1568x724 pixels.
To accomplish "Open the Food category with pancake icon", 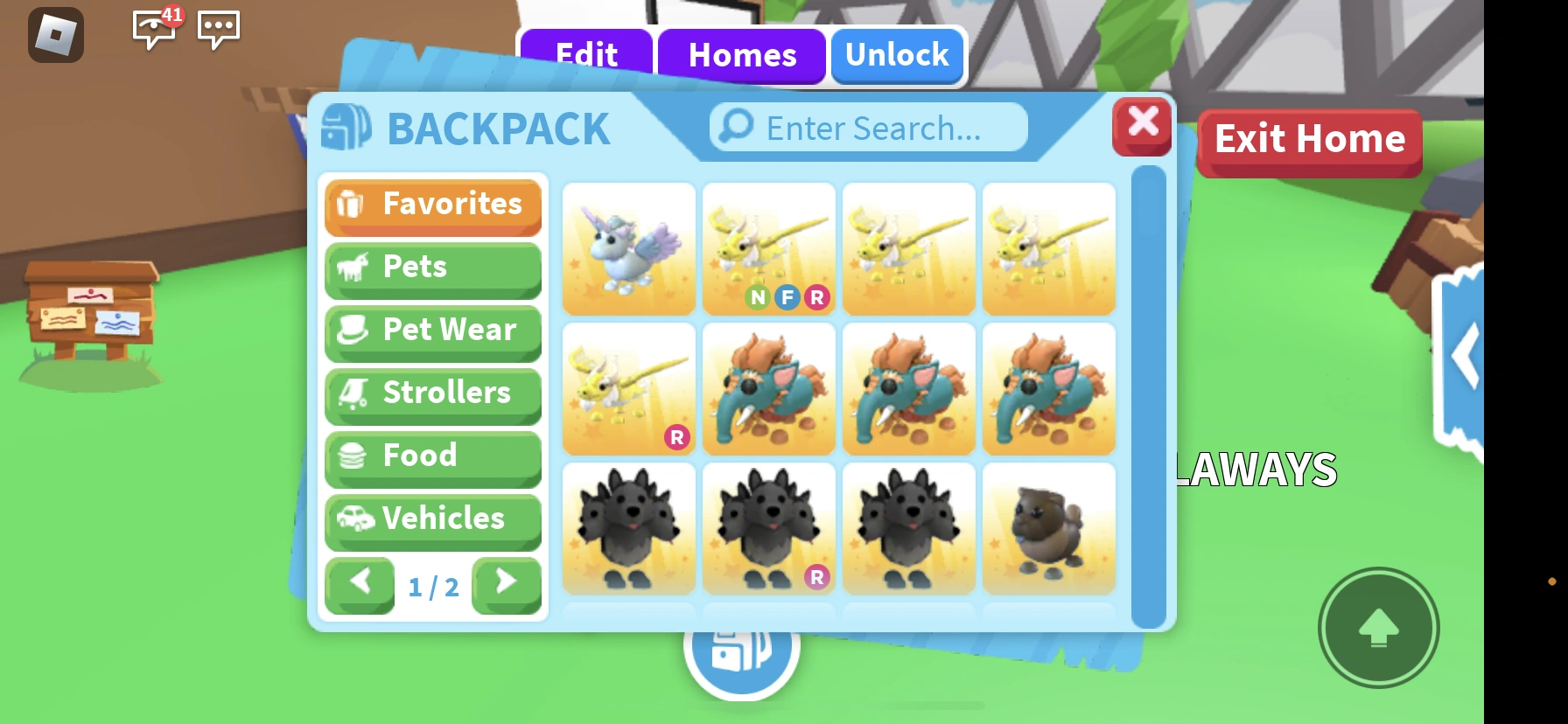I will coord(432,456).
